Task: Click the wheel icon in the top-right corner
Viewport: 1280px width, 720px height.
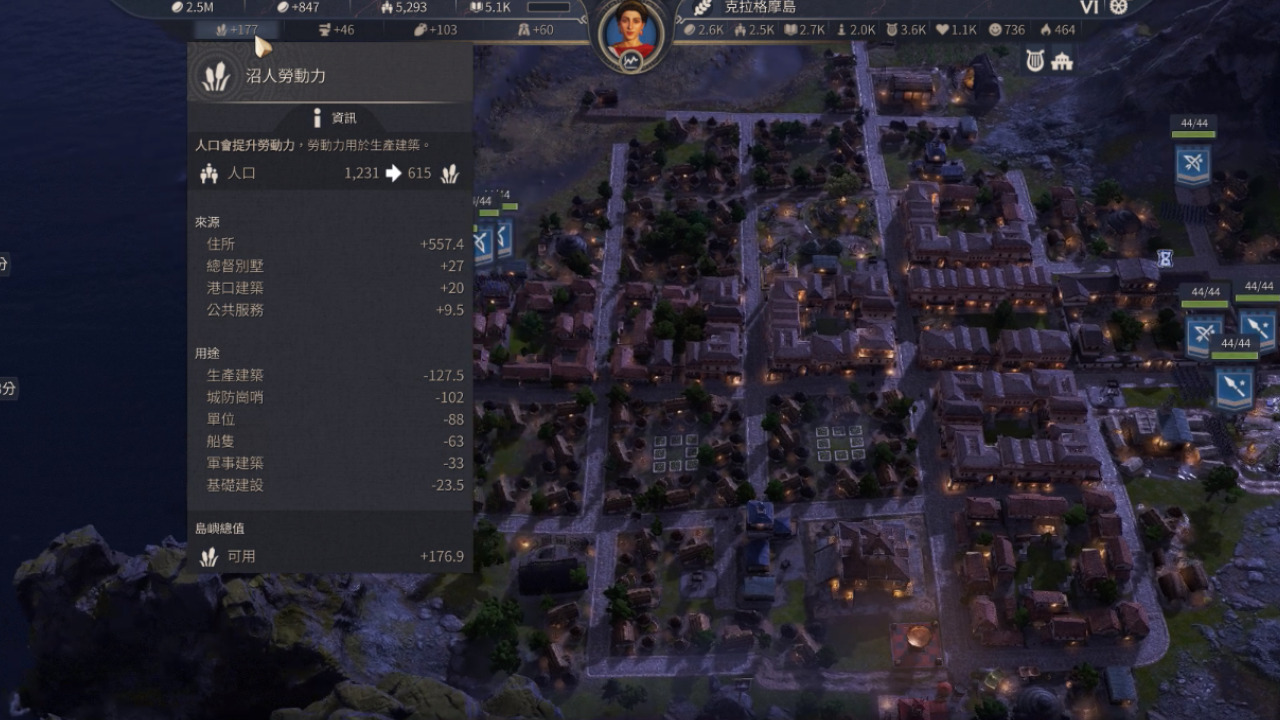Action: click(x=1118, y=7)
